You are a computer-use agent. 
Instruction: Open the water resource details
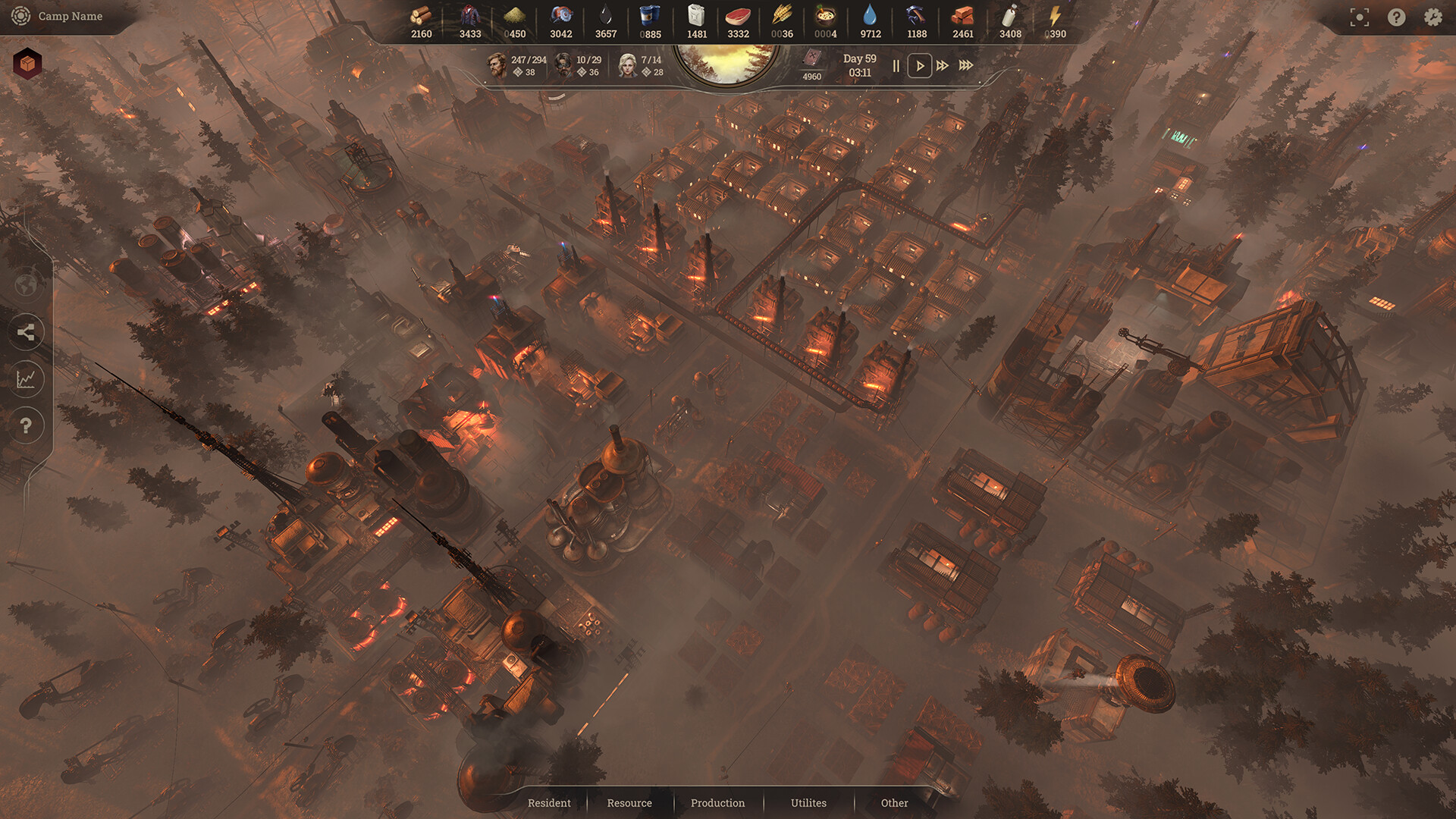tap(870, 15)
